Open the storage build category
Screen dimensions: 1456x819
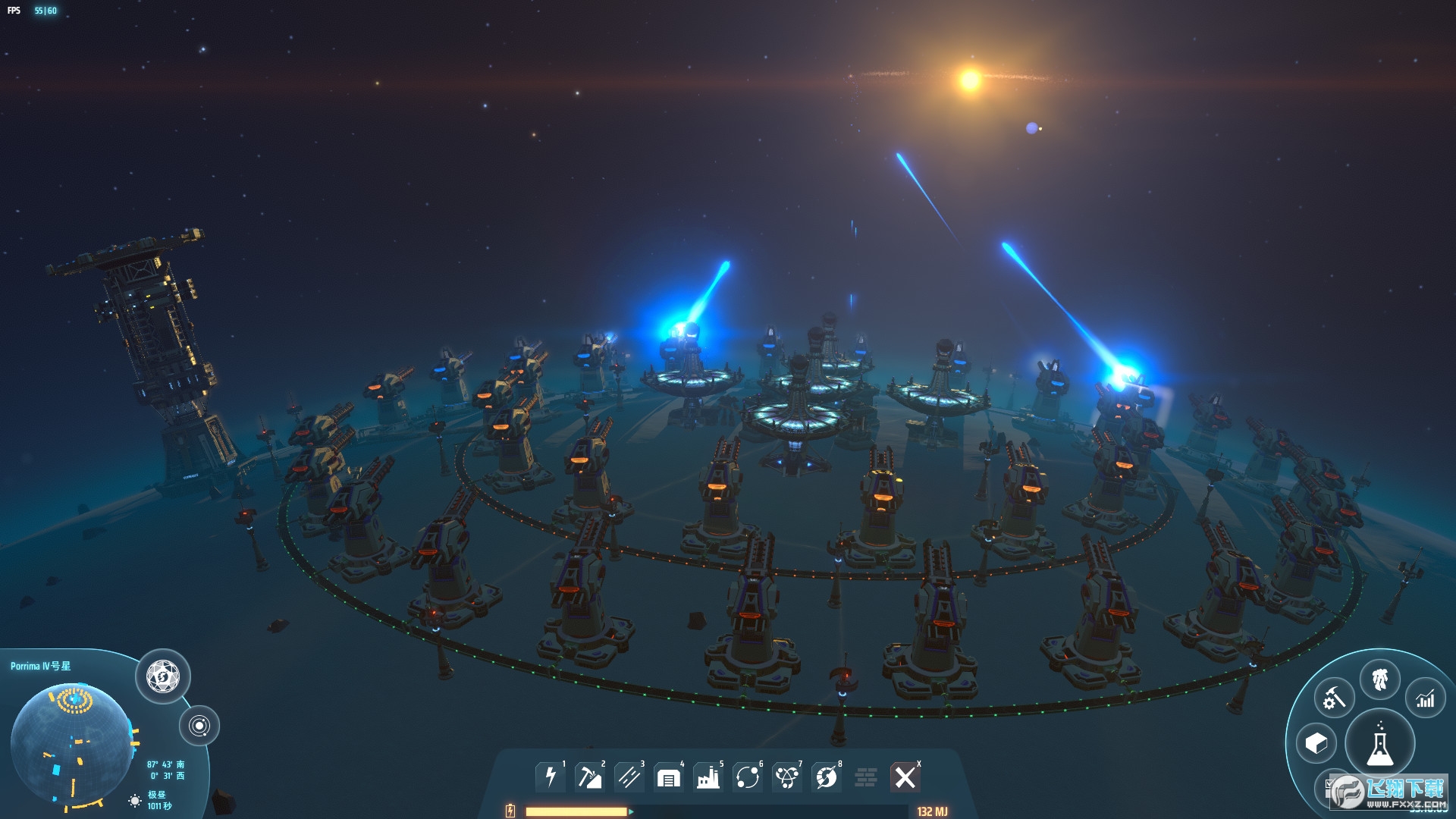[x=668, y=777]
